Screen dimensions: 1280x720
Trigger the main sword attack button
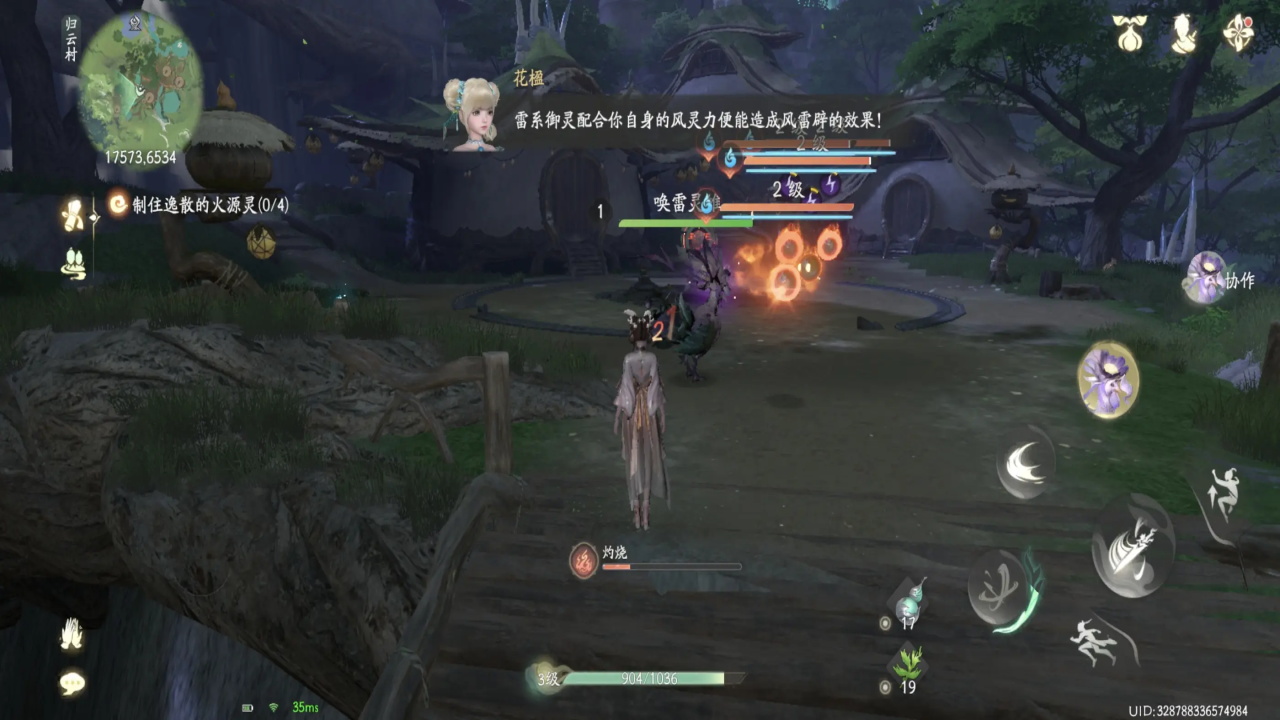pos(1132,546)
